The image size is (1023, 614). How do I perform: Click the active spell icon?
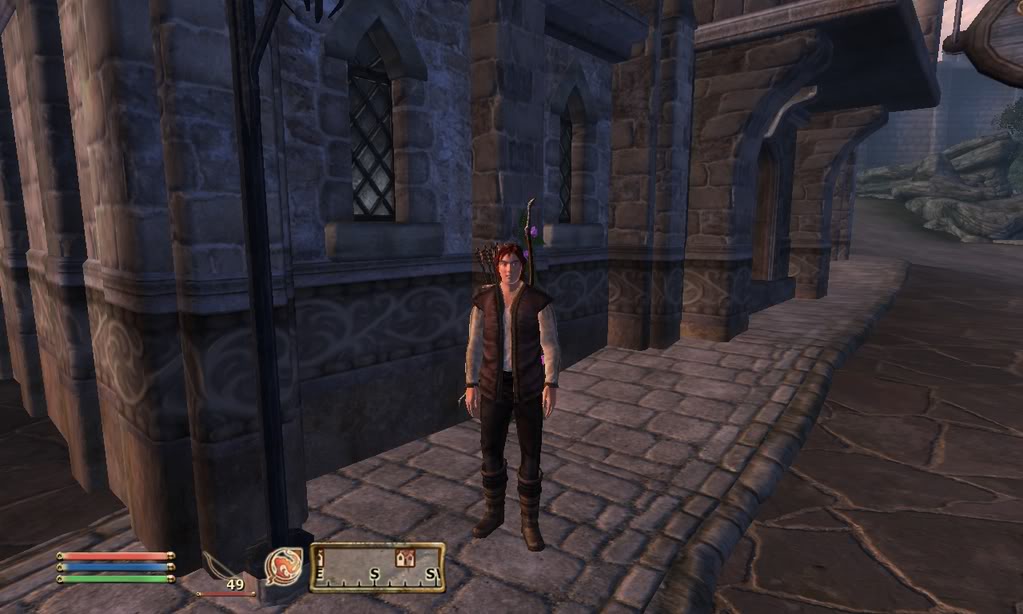pyautogui.click(x=284, y=566)
